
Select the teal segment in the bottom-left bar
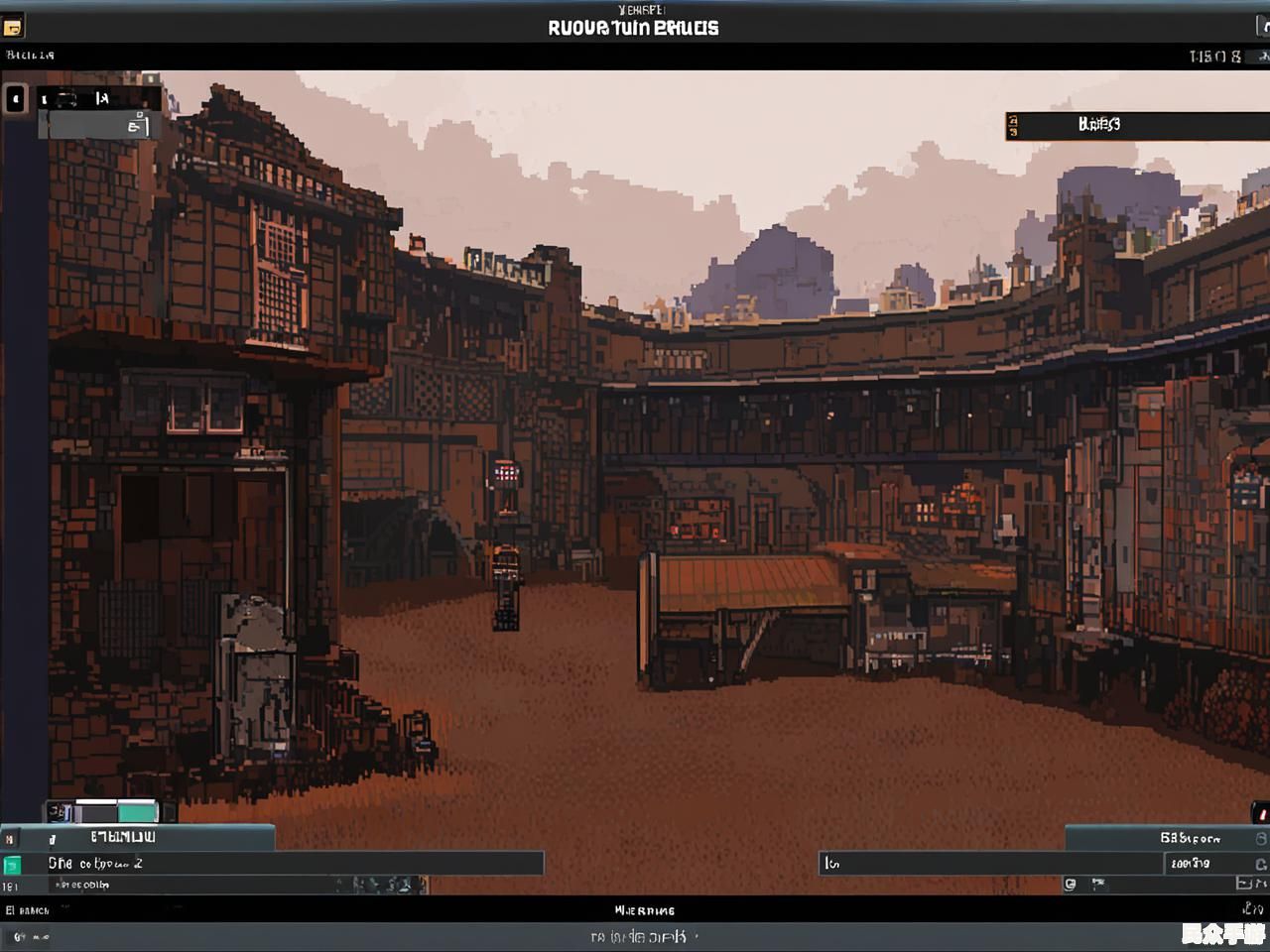[x=137, y=813]
